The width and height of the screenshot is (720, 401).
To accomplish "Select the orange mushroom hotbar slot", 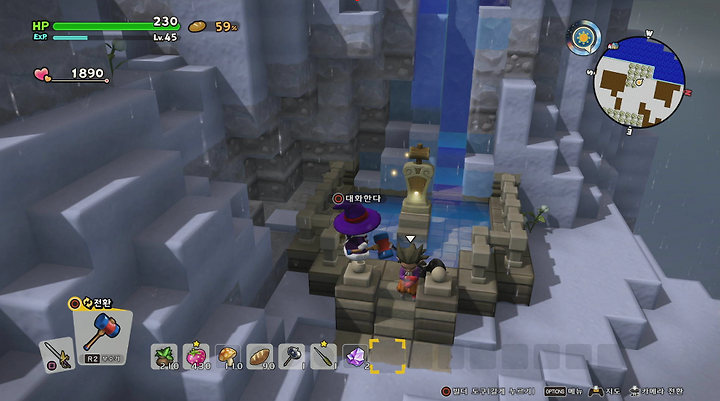I will [227, 356].
